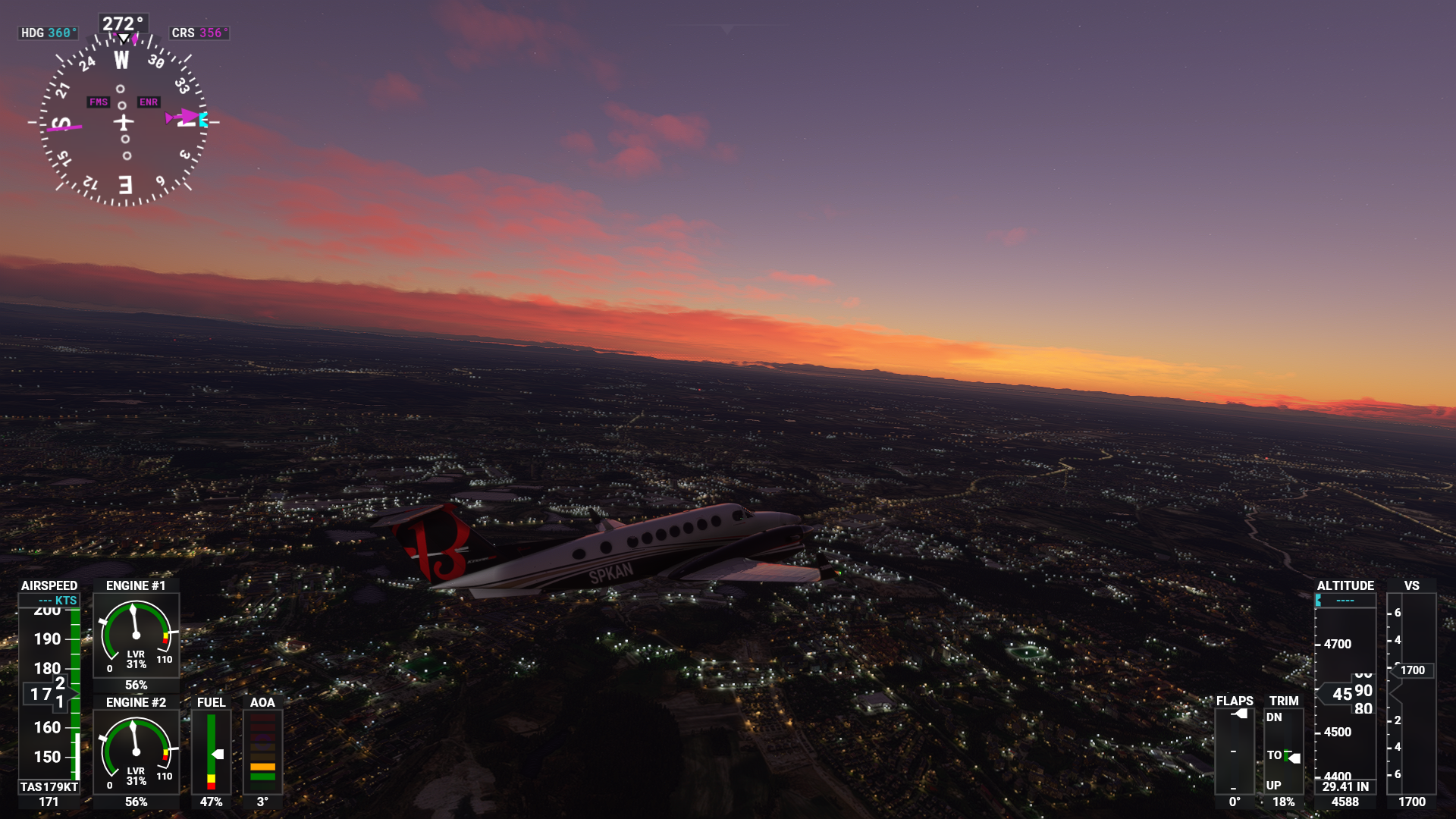Select the CRS 356° course box
Viewport: 1456px width, 819px height.
point(199,33)
